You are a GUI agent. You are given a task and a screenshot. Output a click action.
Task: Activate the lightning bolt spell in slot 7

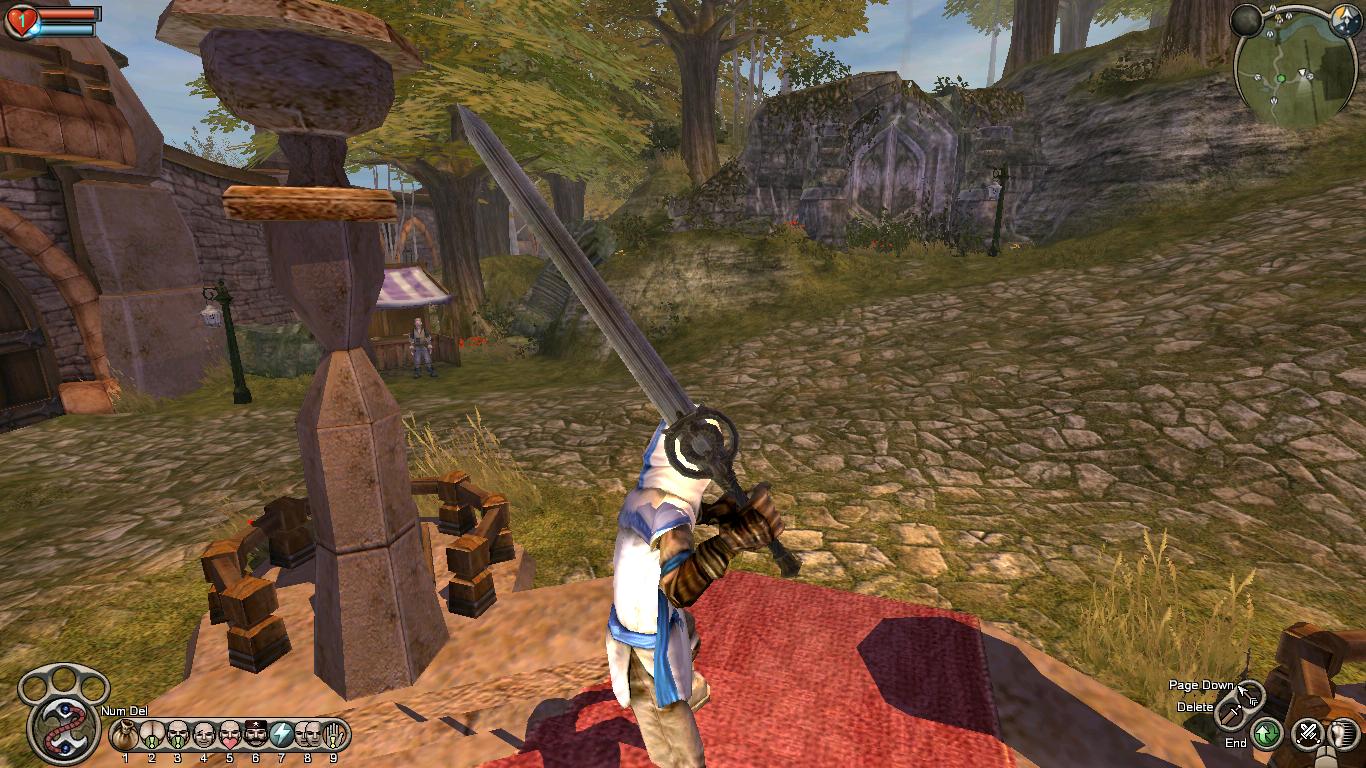pos(281,736)
